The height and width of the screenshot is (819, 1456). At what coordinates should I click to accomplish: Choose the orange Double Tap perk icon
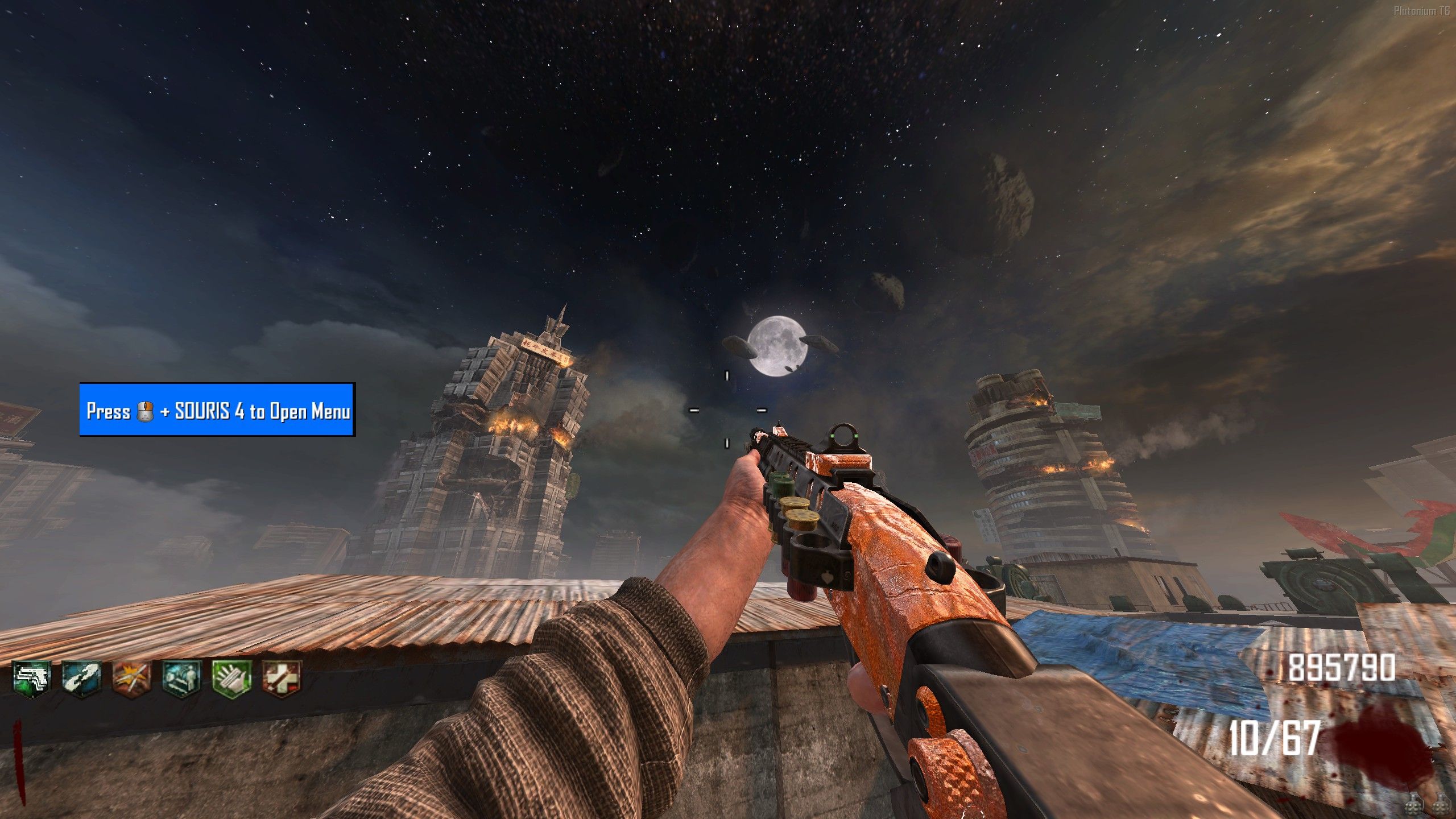click(x=131, y=679)
